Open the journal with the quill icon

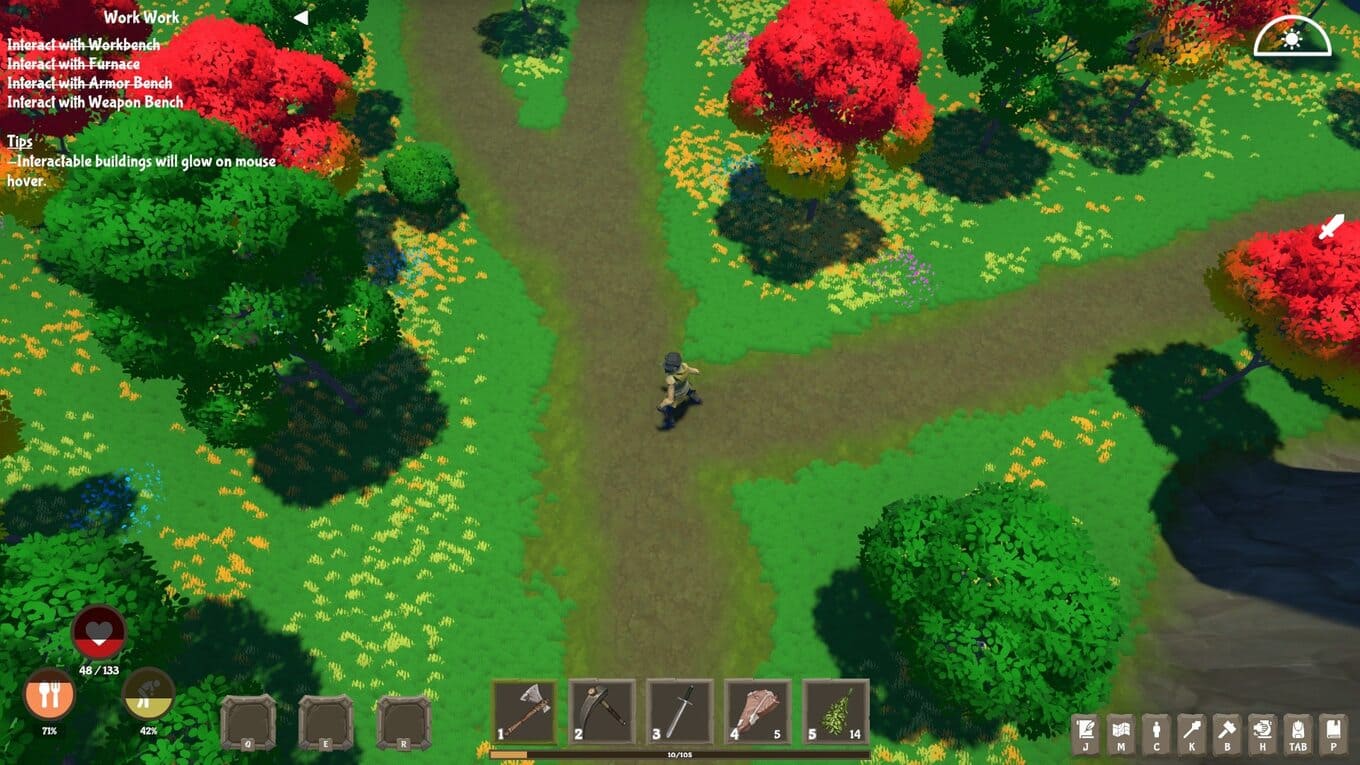coord(1086,733)
